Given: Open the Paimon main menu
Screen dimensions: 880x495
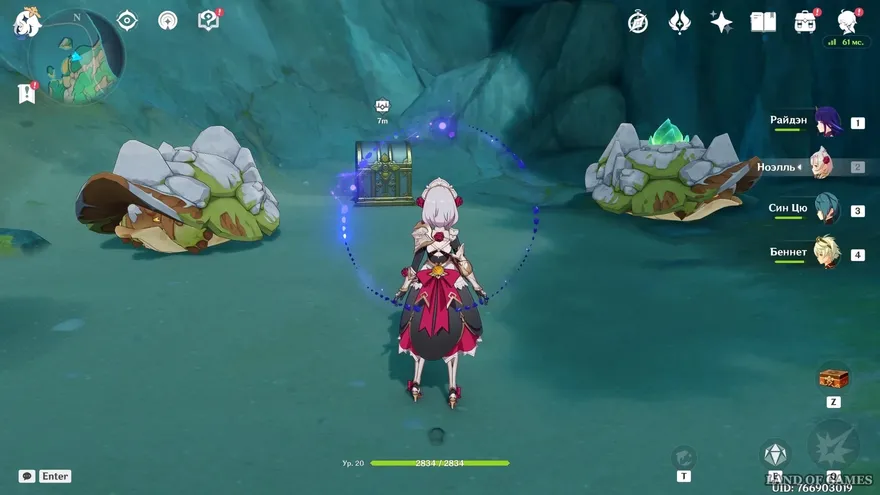Looking at the screenshot, I should 25,23.
